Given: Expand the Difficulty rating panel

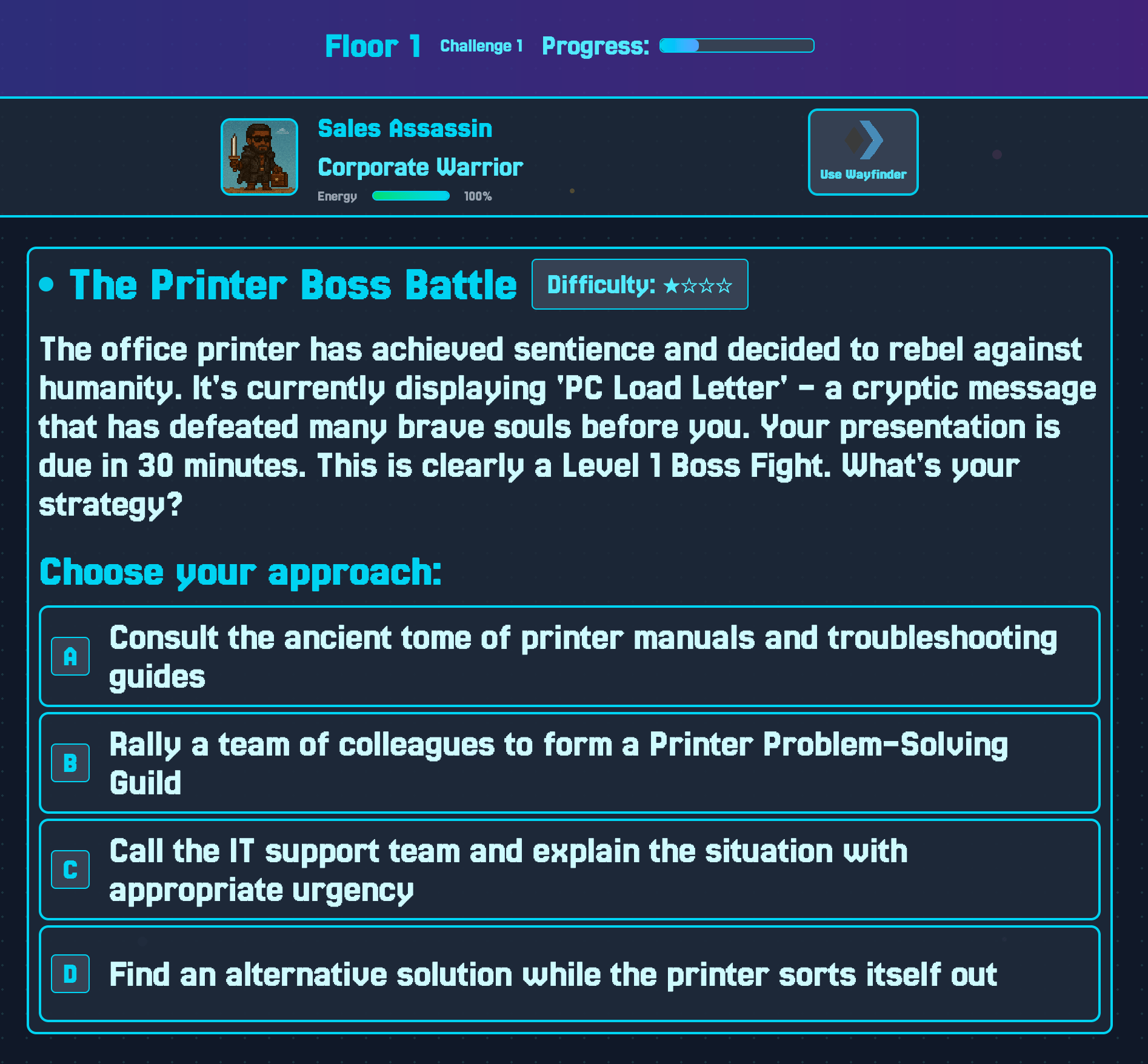Looking at the screenshot, I should coord(639,283).
